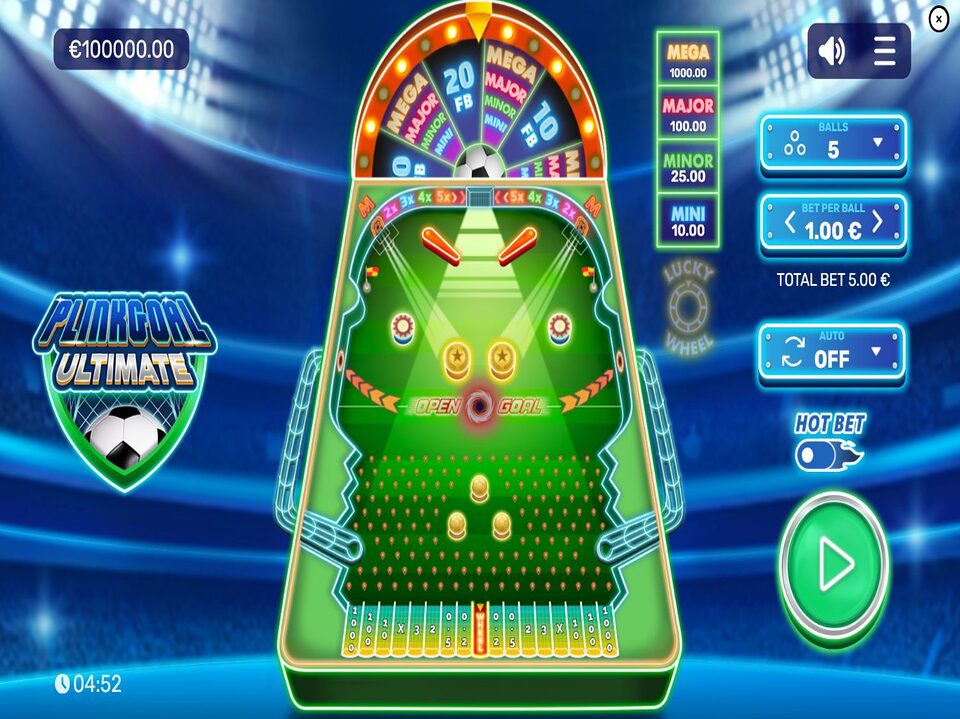
Task: Increase the bet per ball
Action: (x=878, y=222)
